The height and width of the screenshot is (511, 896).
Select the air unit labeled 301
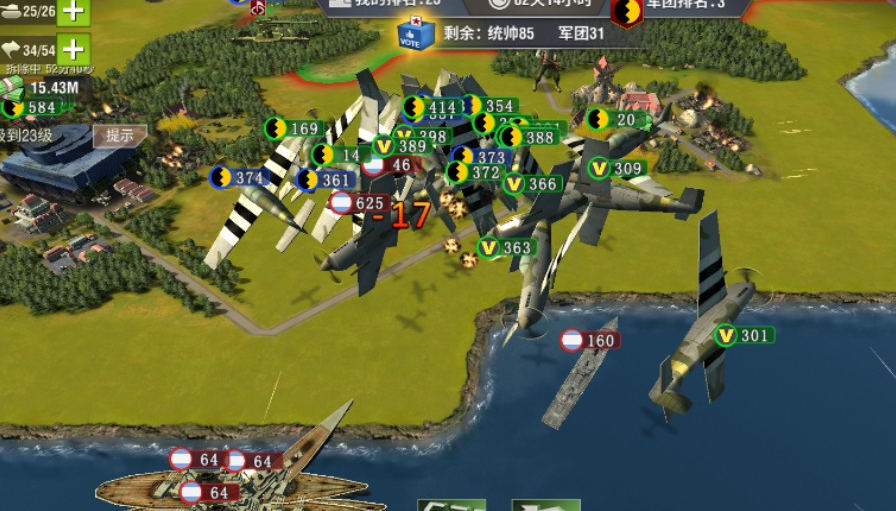[x=743, y=335]
